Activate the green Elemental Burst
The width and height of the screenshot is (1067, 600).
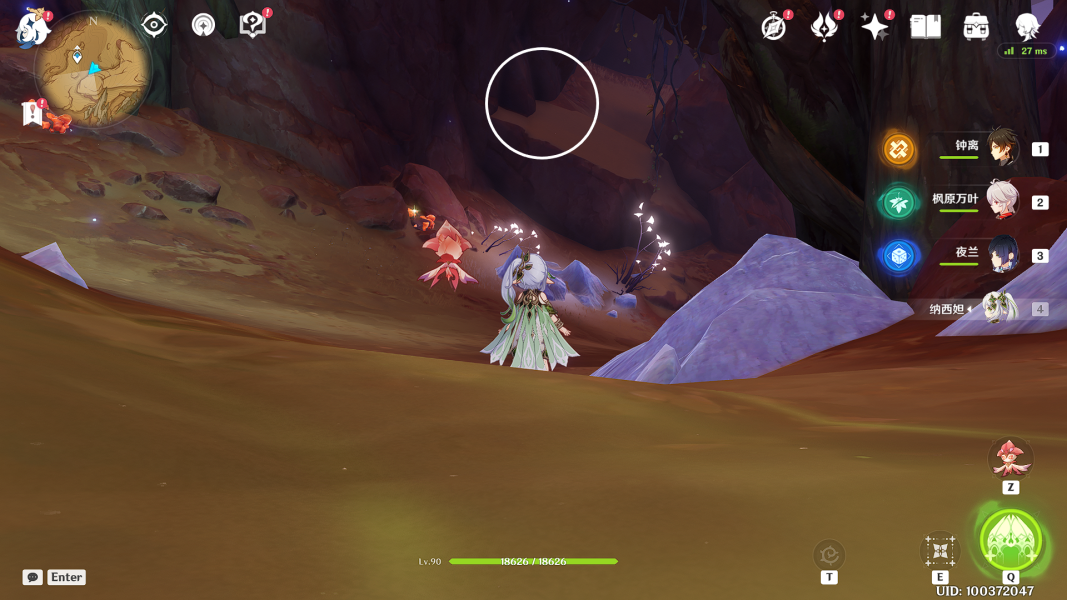(1011, 541)
